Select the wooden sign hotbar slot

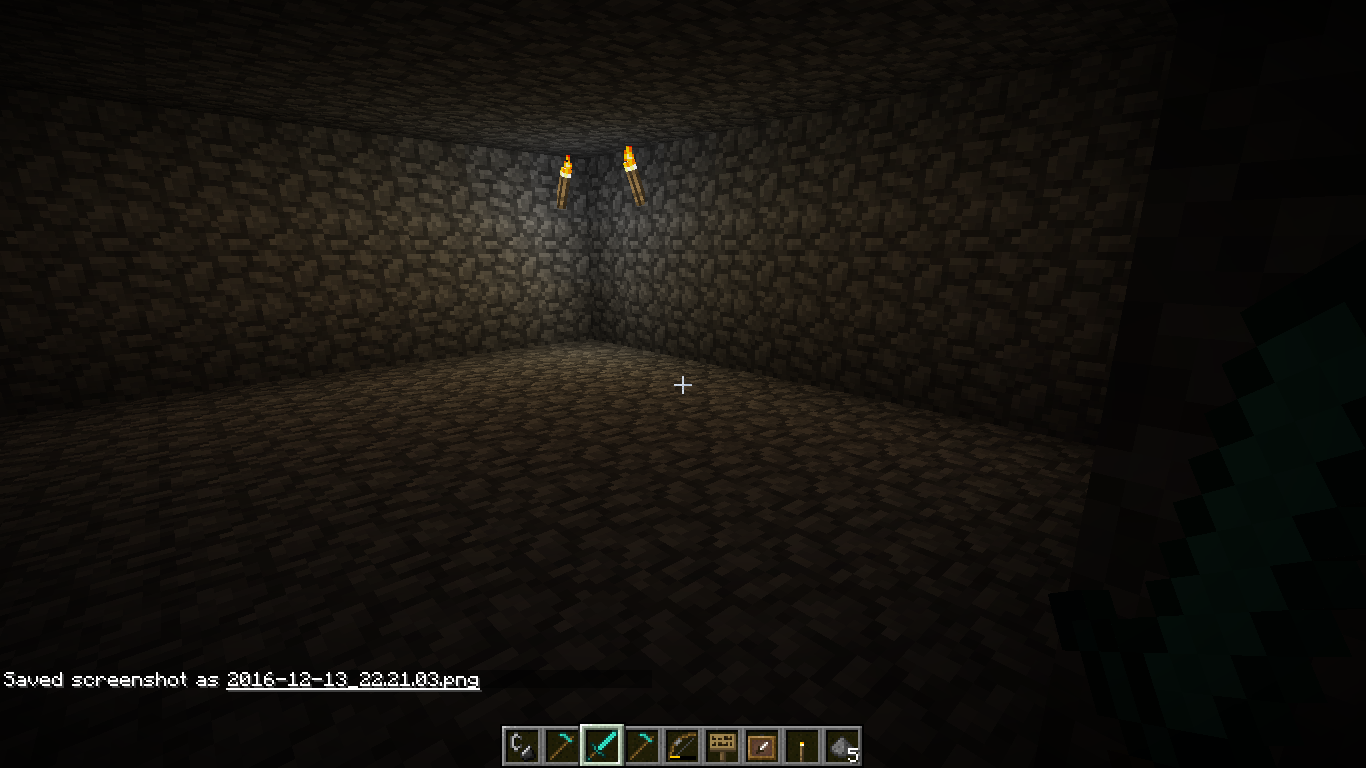pyautogui.click(x=721, y=746)
